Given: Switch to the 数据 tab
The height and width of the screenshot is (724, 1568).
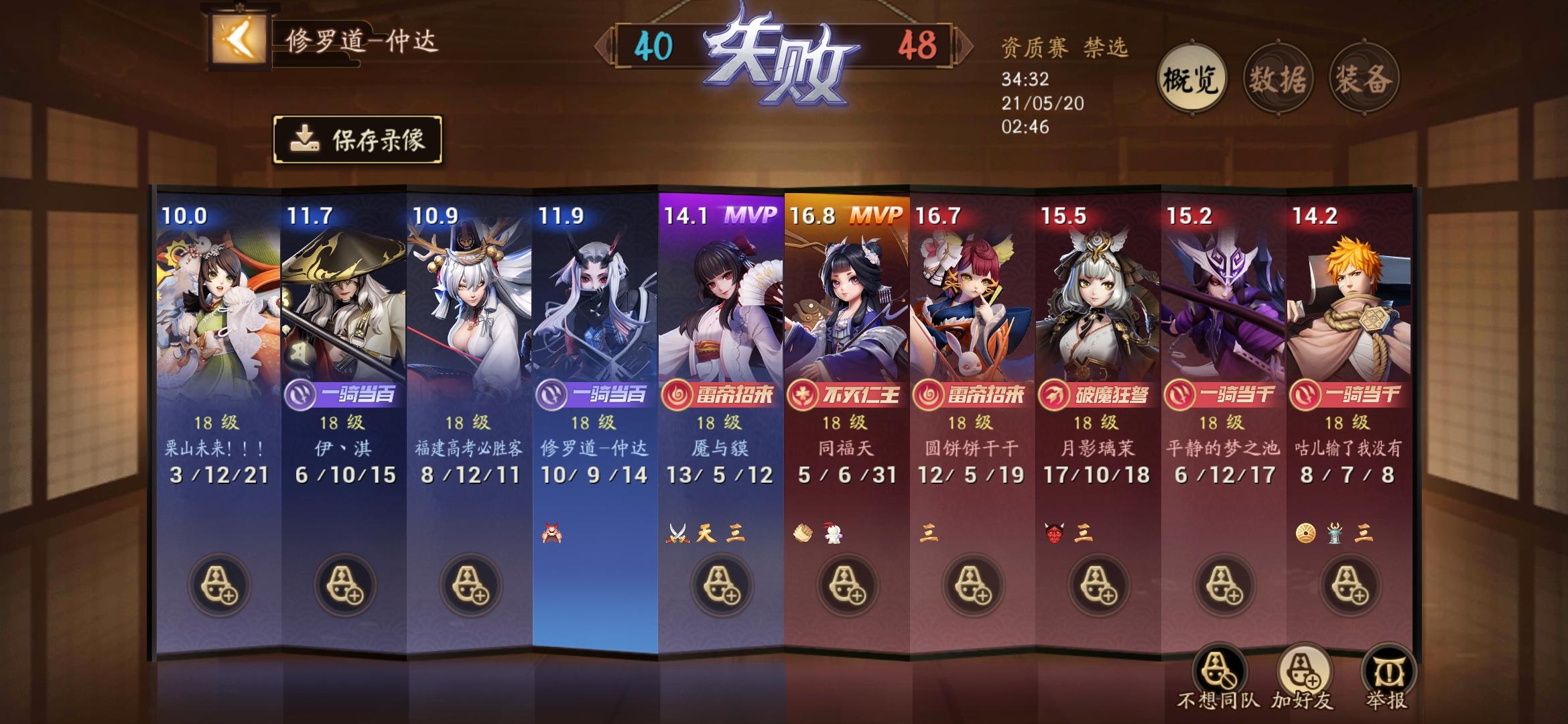Looking at the screenshot, I should tap(1277, 78).
